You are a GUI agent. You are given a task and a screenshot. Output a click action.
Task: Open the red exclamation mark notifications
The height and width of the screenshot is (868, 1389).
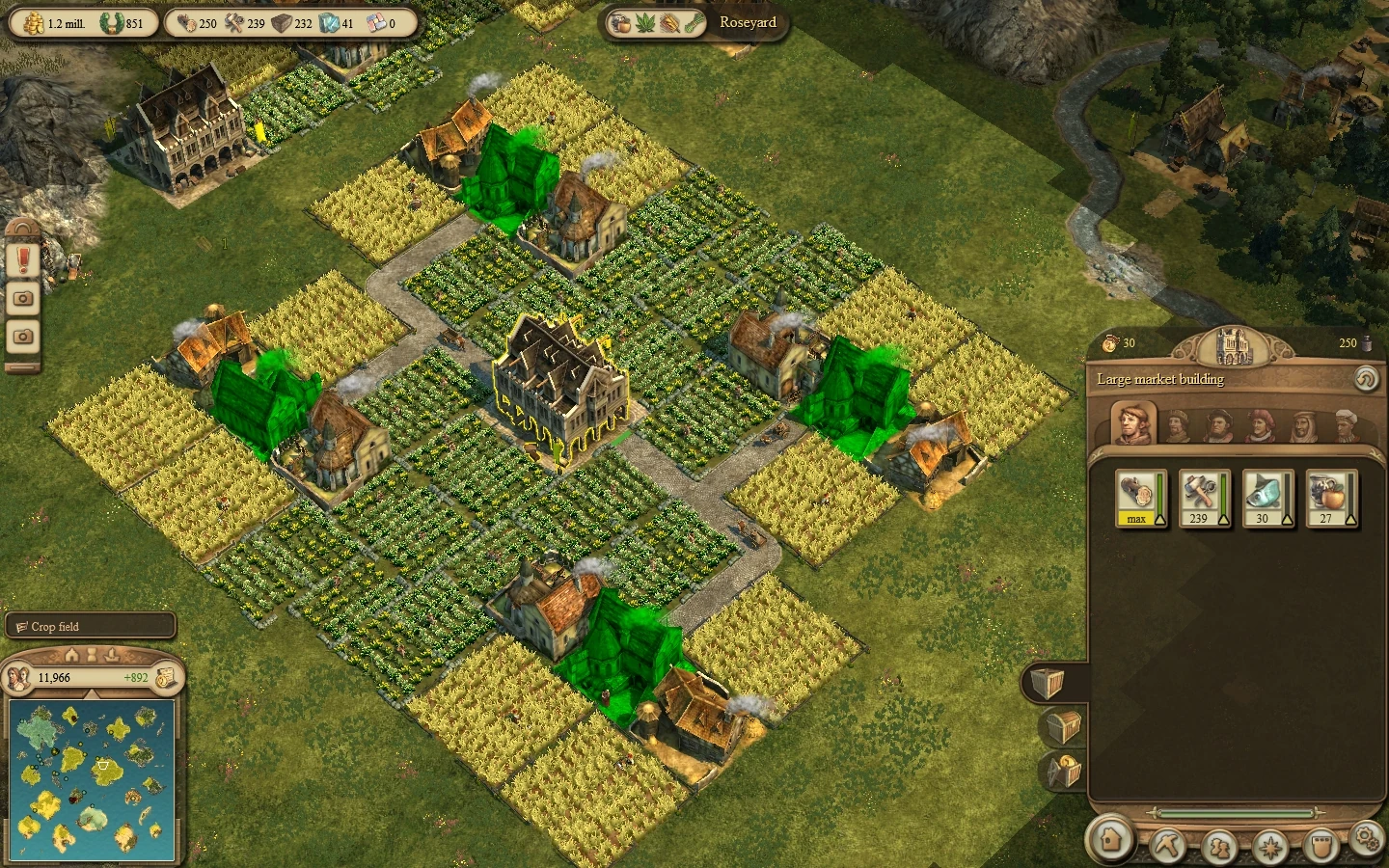(x=23, y=259)
